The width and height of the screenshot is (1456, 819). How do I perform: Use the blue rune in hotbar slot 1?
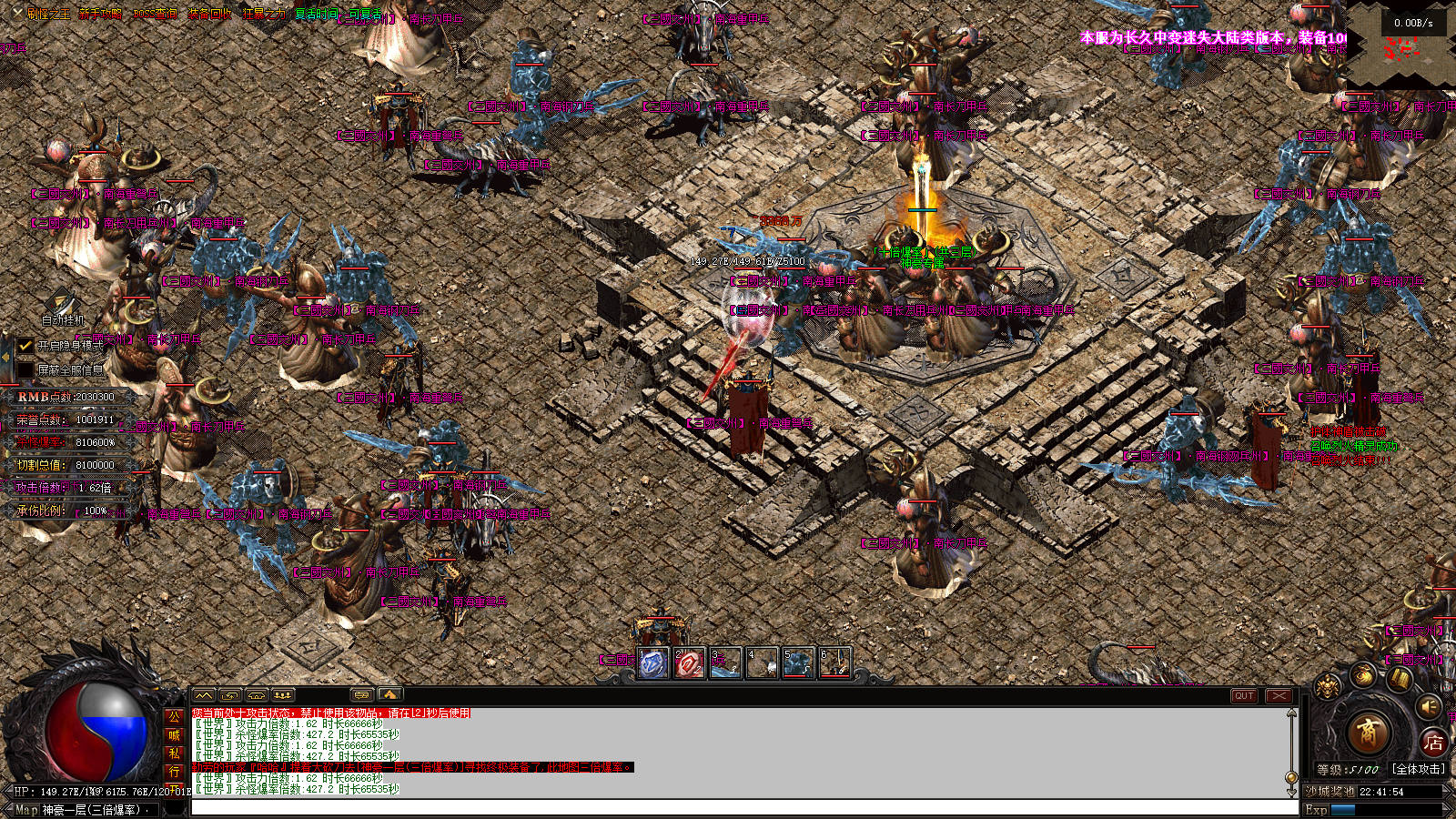pyautogui.click(x=653, y=663)
